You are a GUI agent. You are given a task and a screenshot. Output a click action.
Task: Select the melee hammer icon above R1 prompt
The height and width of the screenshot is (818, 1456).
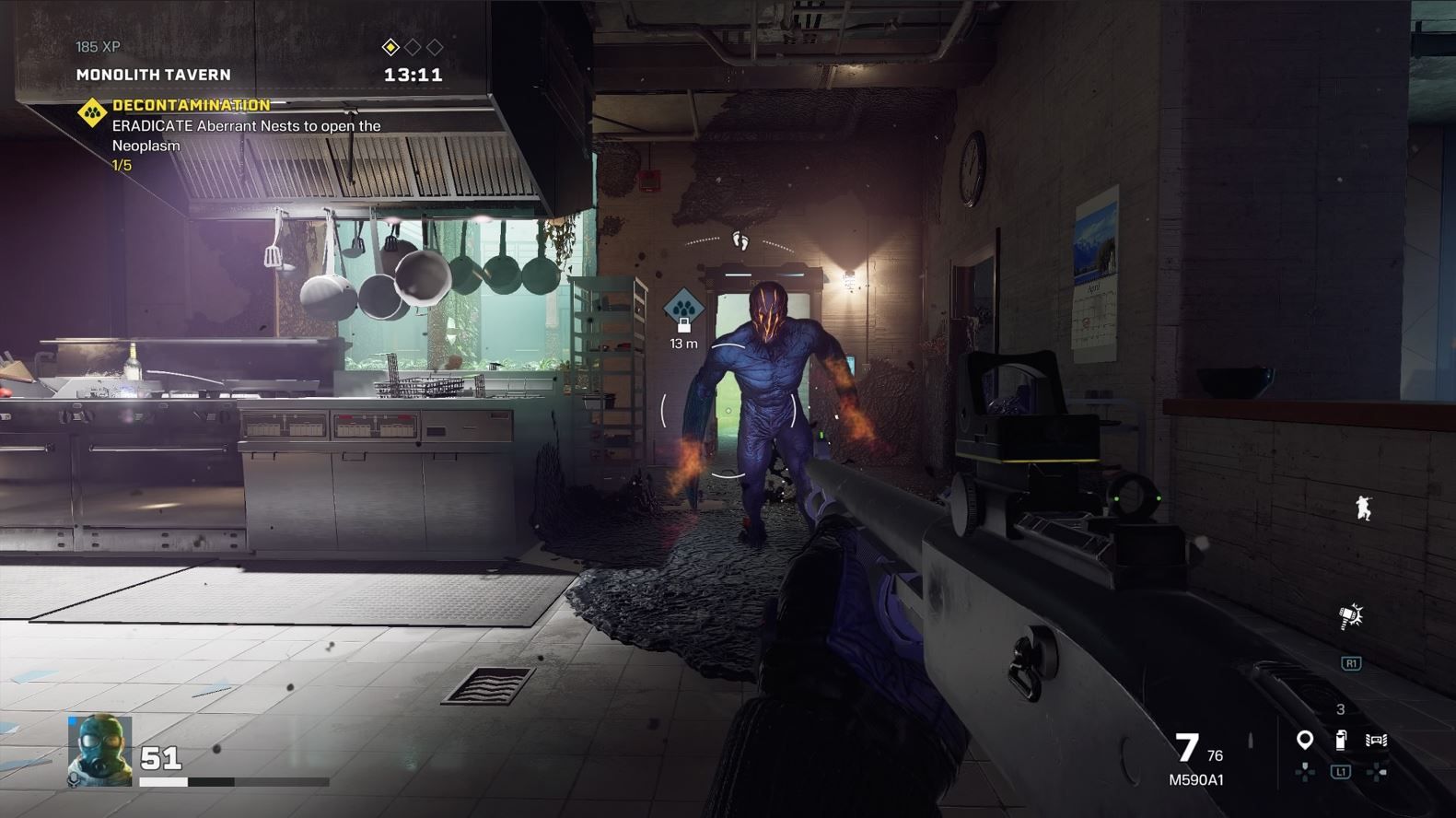click(x=1350, y=616)
